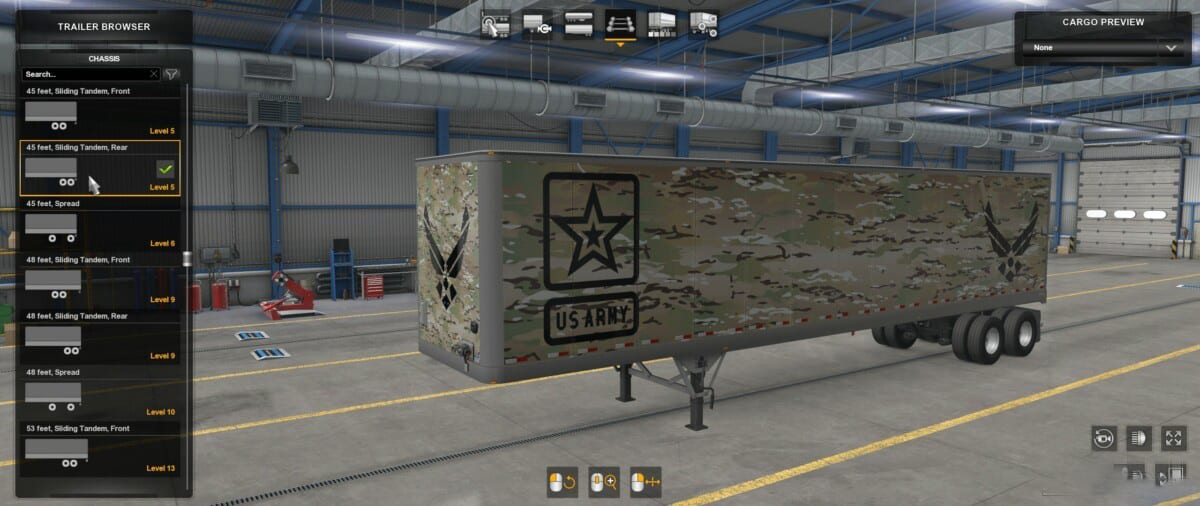1200x506 pixels.
Task: Choose the 45 feet, Sliding Tandem, Rear chassis
Action: point(100,168)
